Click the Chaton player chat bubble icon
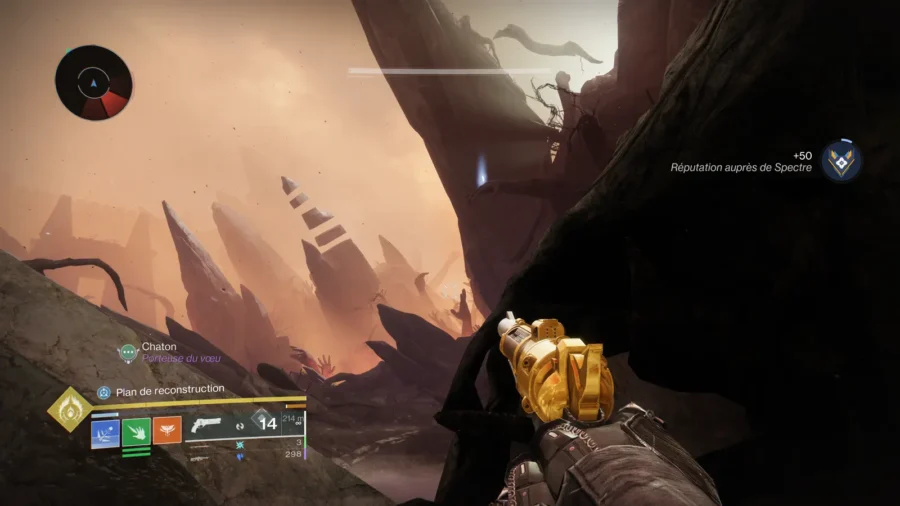 (x=127, y=352)
